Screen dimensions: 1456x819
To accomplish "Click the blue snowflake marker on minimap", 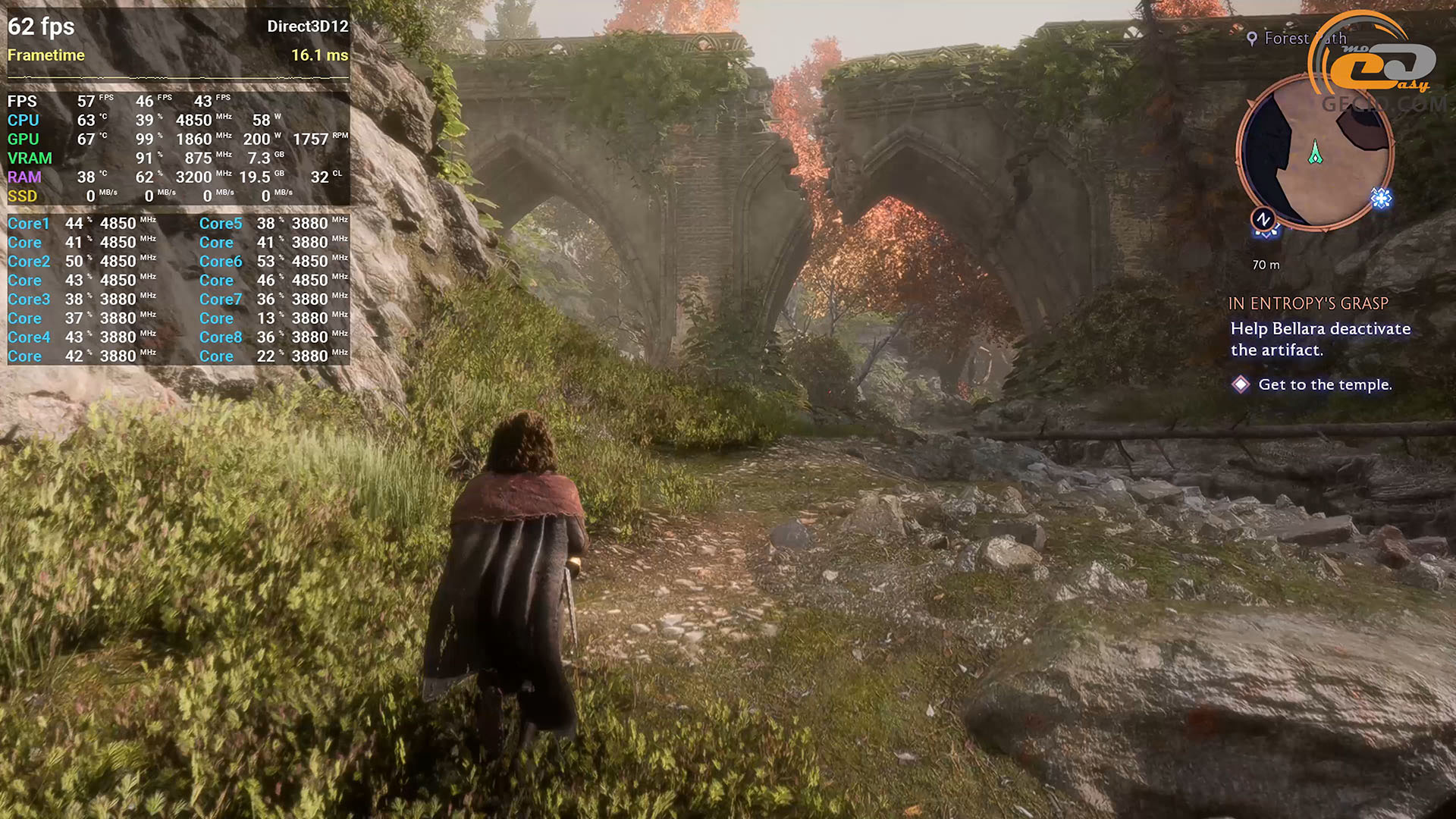I will [x=1381, y=199].
